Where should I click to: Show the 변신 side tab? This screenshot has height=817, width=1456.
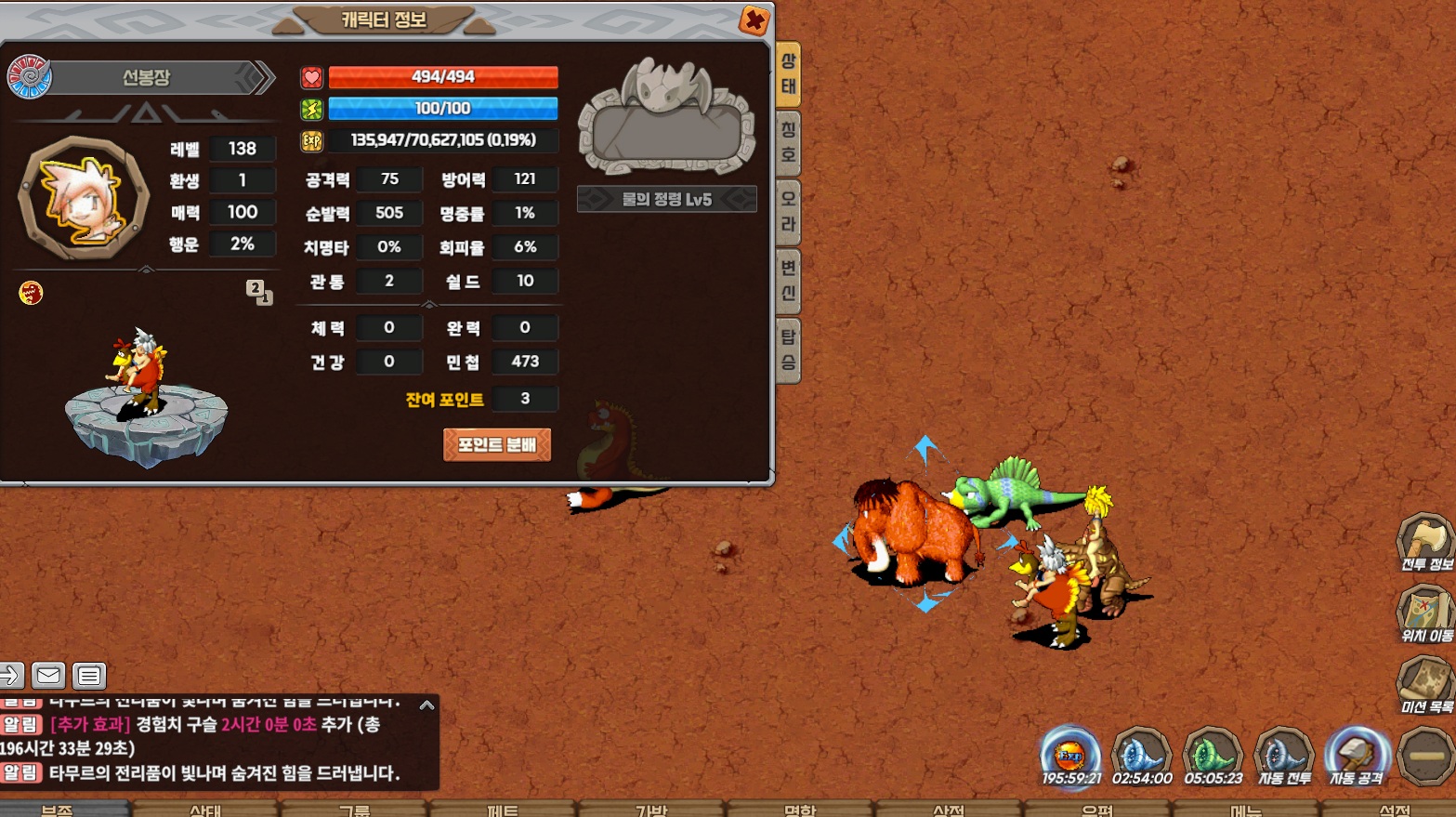788,281
